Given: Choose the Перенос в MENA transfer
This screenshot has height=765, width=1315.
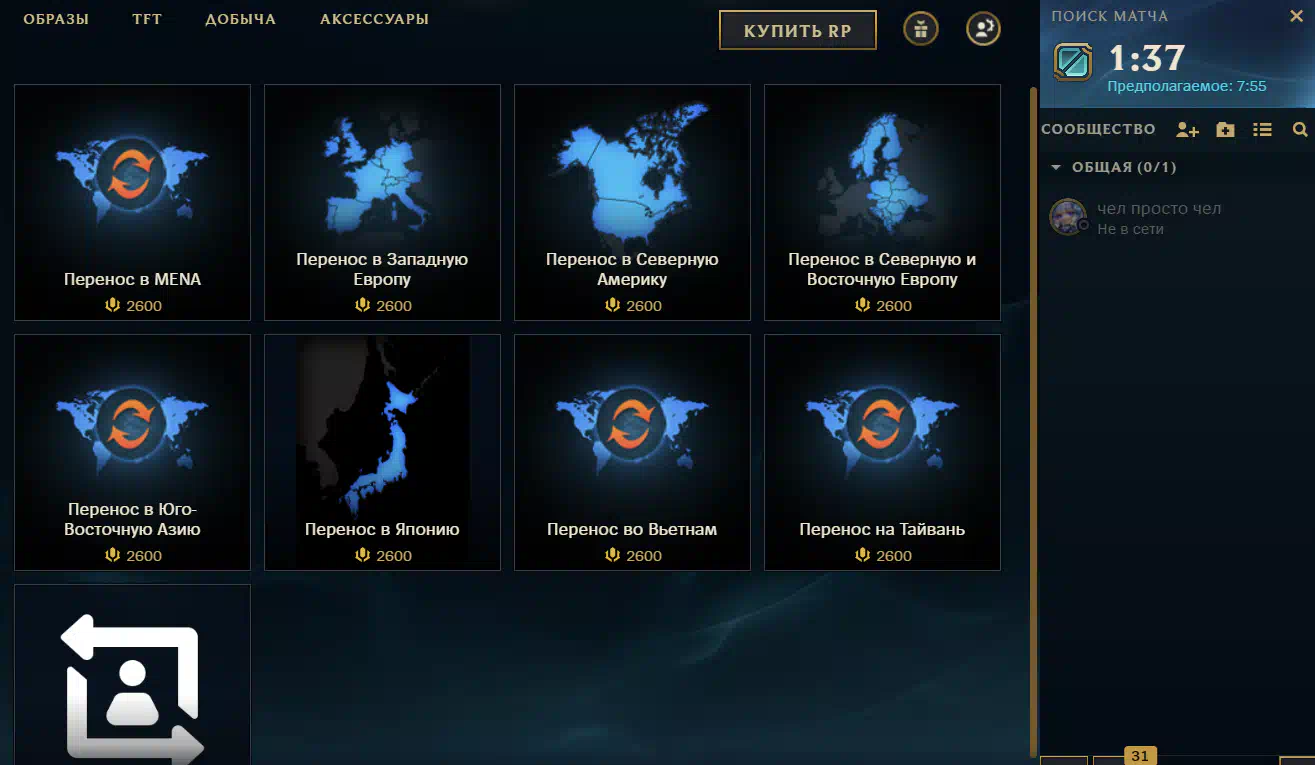Looking at the screenshot, I should [x=132, y=202].
